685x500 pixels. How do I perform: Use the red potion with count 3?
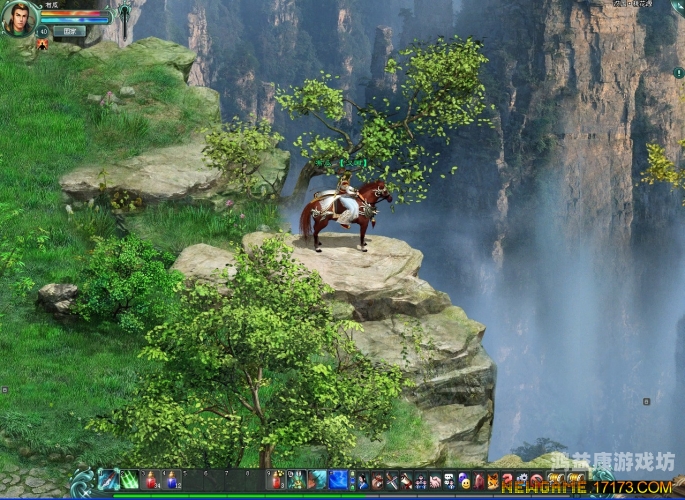coord(276,480)
